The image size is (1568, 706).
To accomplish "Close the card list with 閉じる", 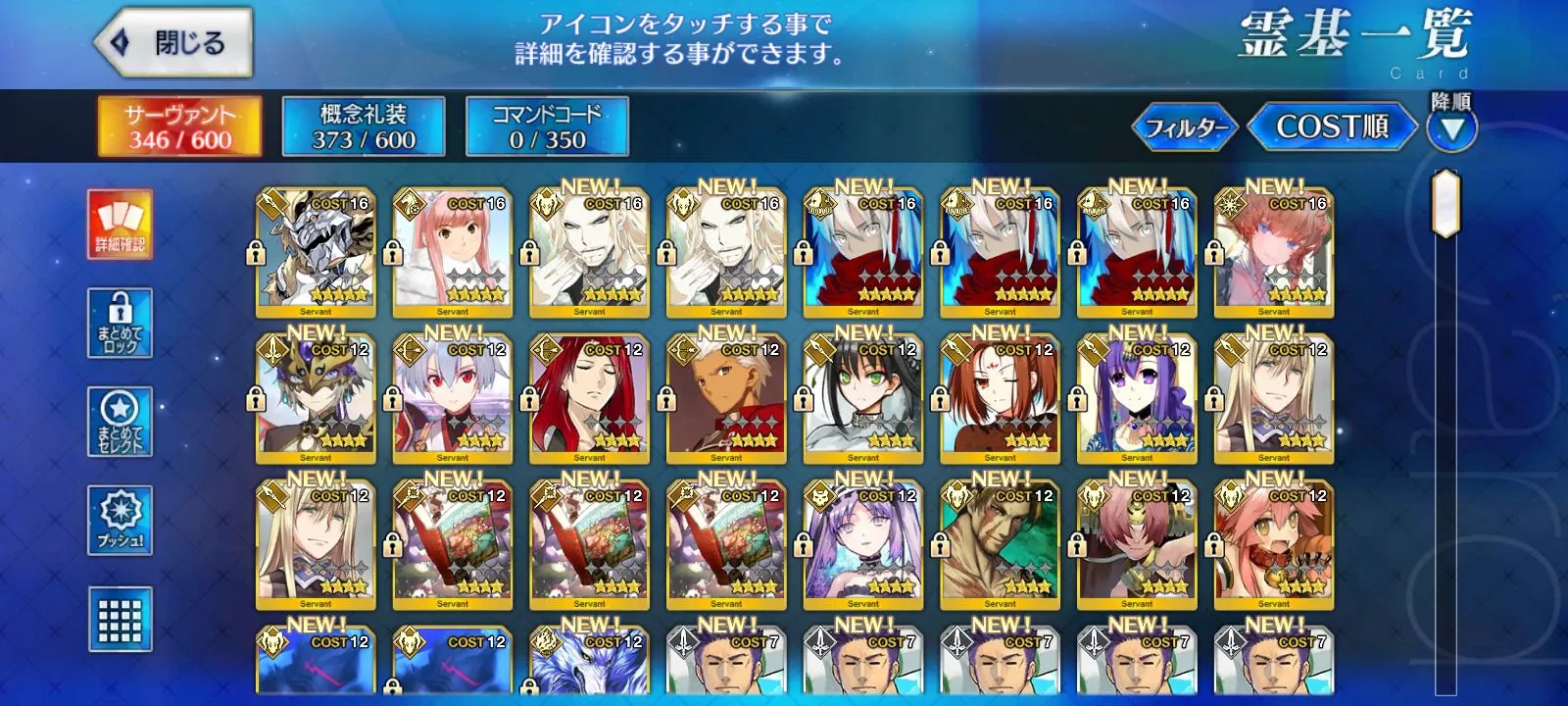I will pos(173,43).
